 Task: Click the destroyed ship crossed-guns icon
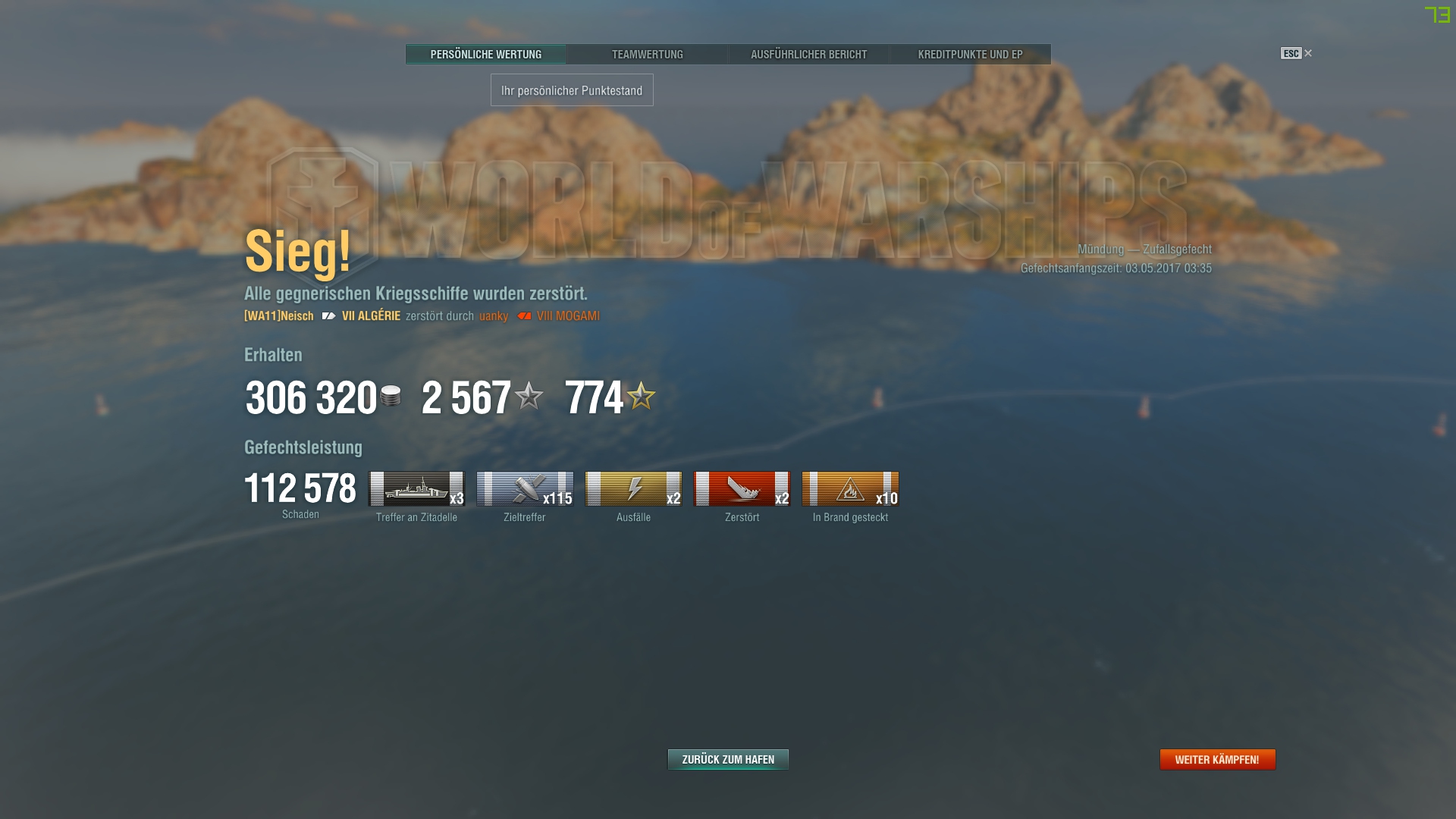(328, 315)
